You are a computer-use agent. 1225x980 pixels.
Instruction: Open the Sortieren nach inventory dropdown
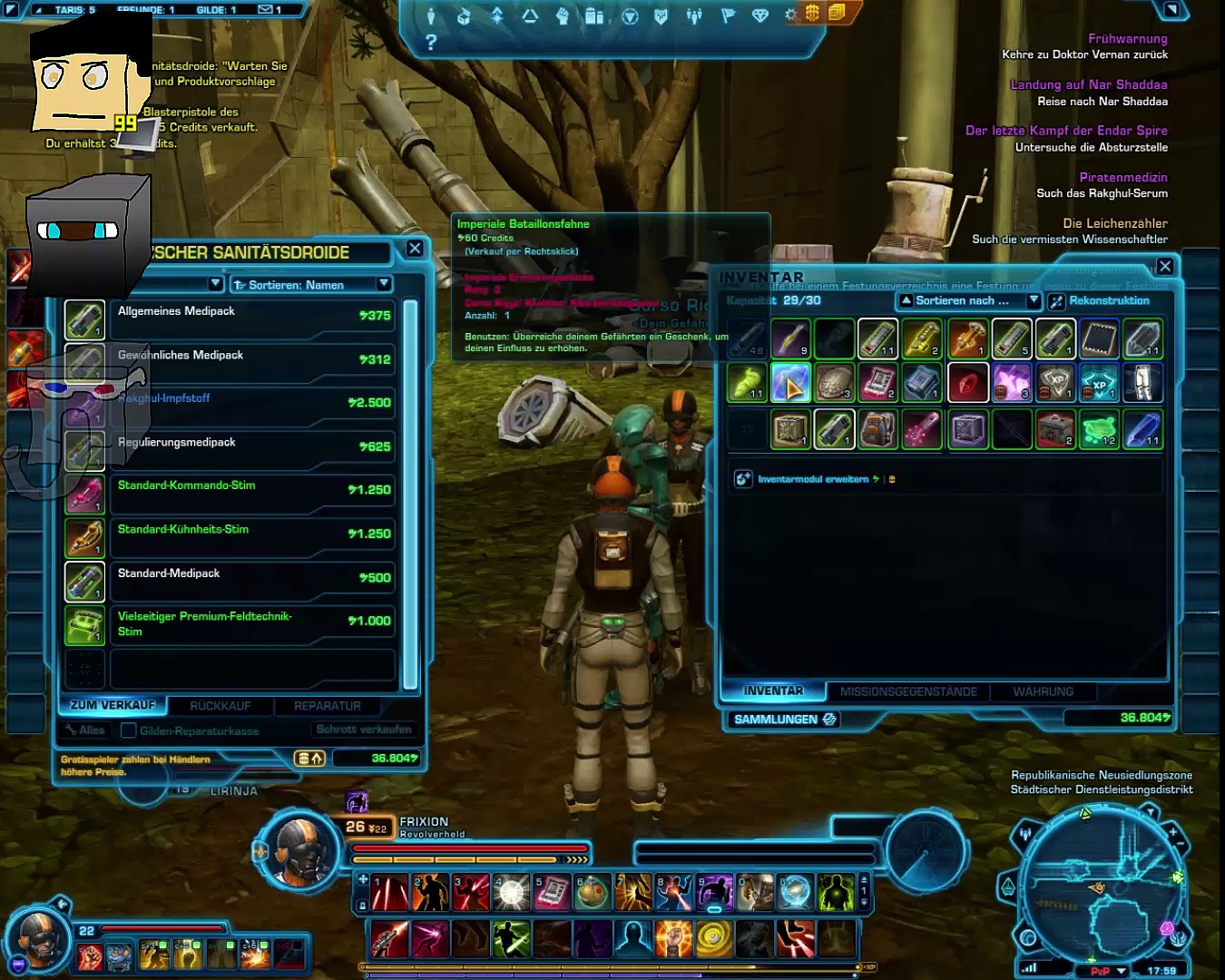coord(968,300)
